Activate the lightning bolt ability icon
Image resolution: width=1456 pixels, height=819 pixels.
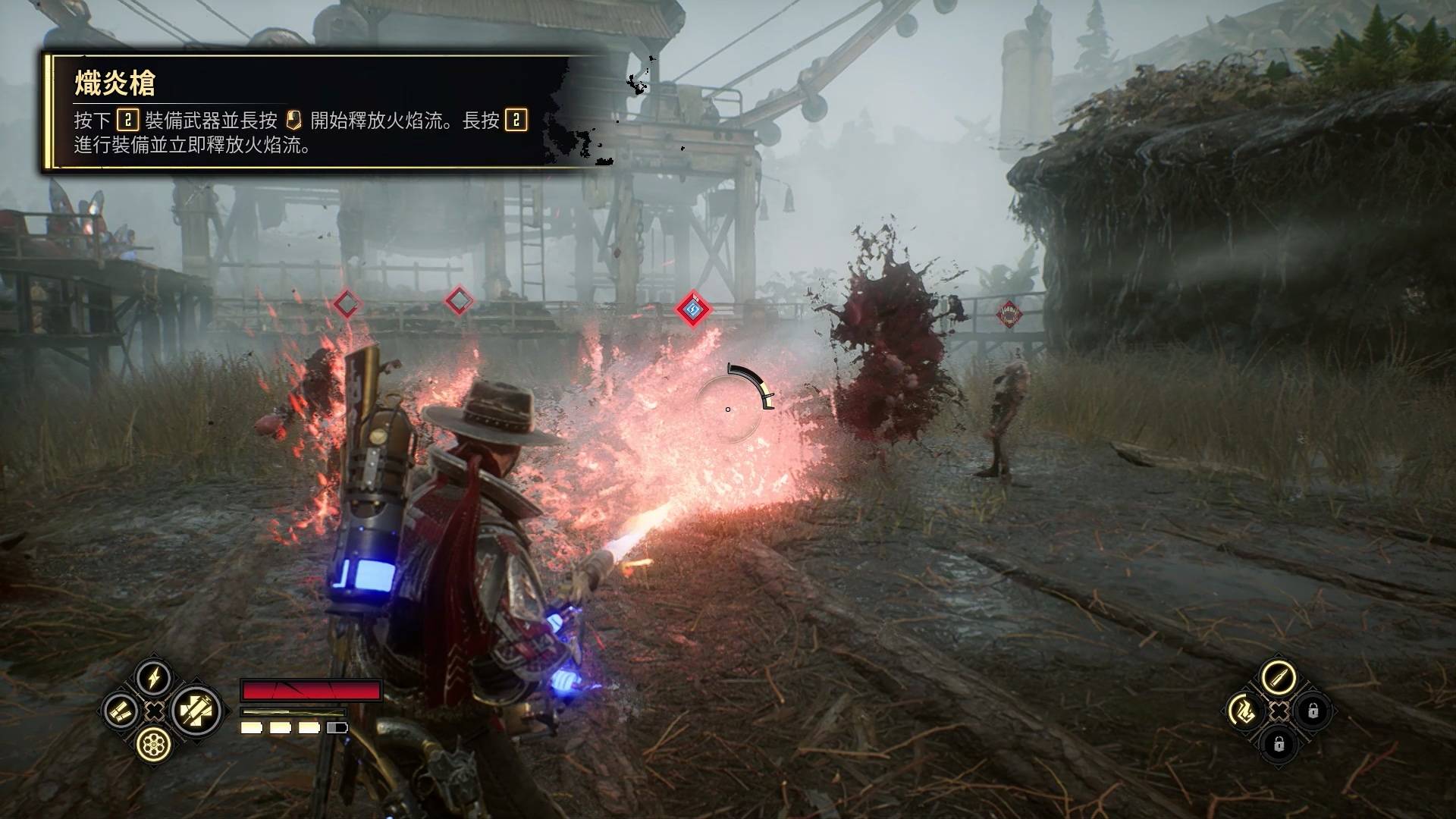(x=154, y=678)
